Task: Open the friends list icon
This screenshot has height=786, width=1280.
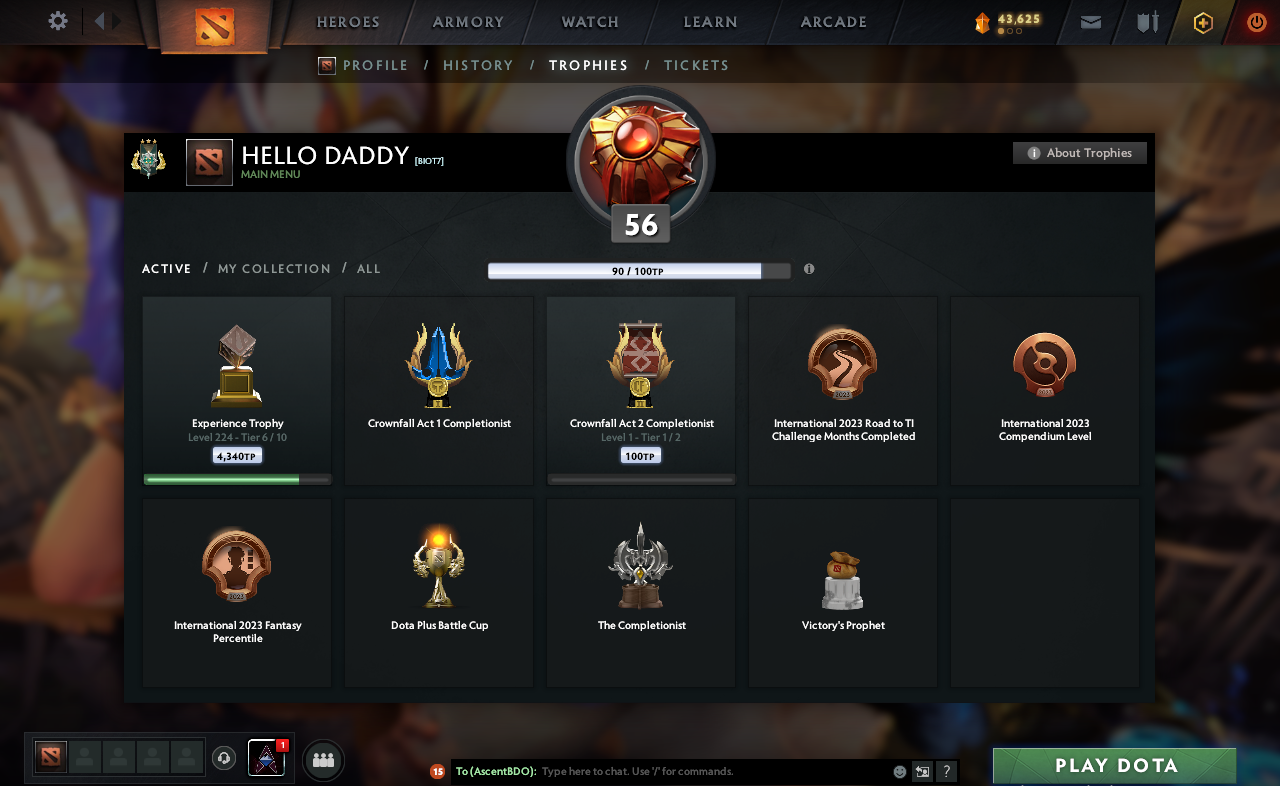Action: (x=322, y=760)
